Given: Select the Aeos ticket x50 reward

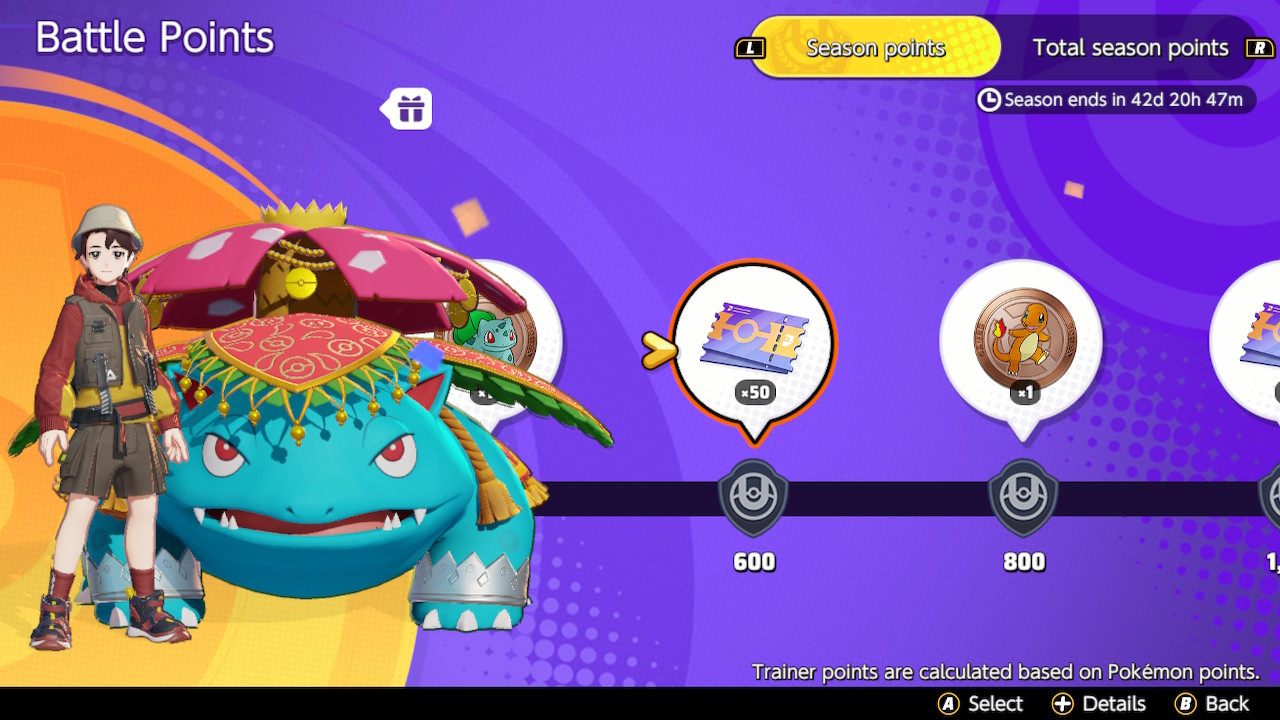Looking at the screenshot, I should pyautogui.click(x=753, y=344).
